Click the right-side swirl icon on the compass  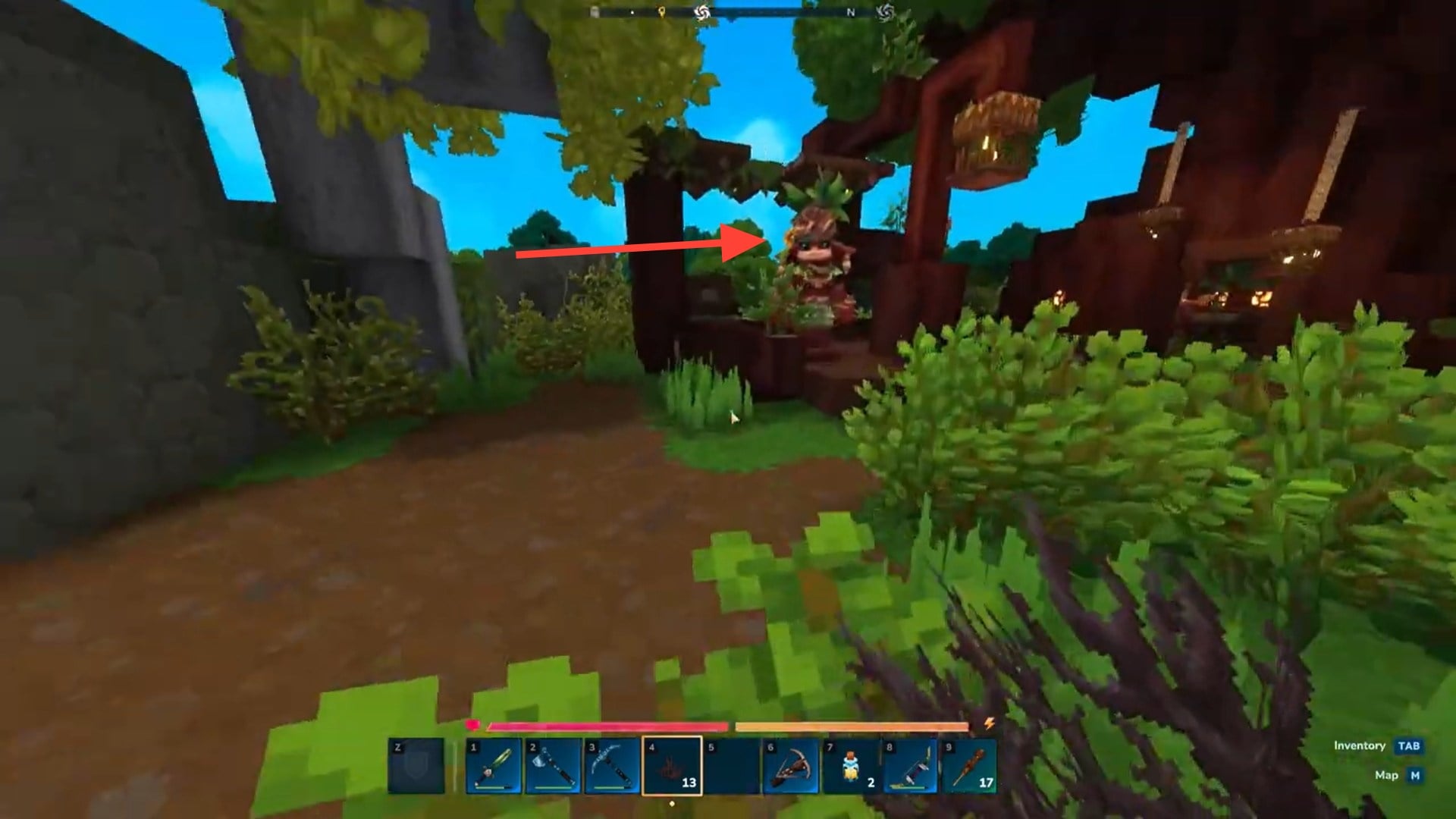pyautogui.click(x=885, y=12)
